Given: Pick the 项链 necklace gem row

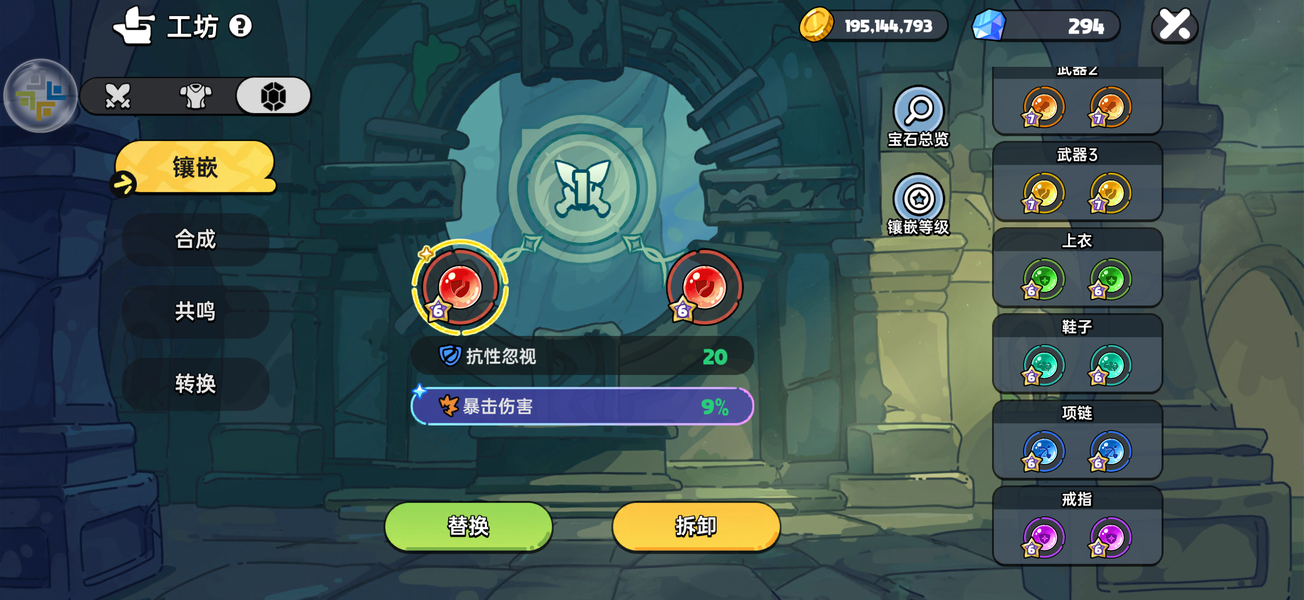Looking at the screenshot, I should click(1077, 439).
